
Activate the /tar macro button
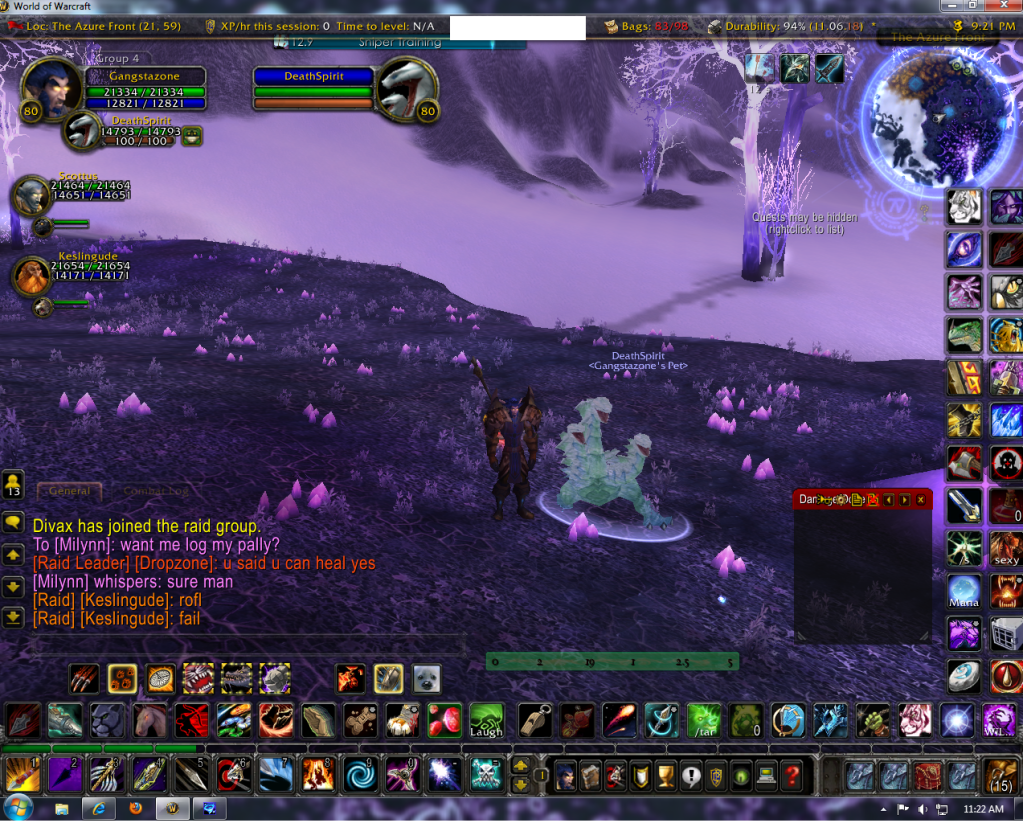(x=703, y=720)
